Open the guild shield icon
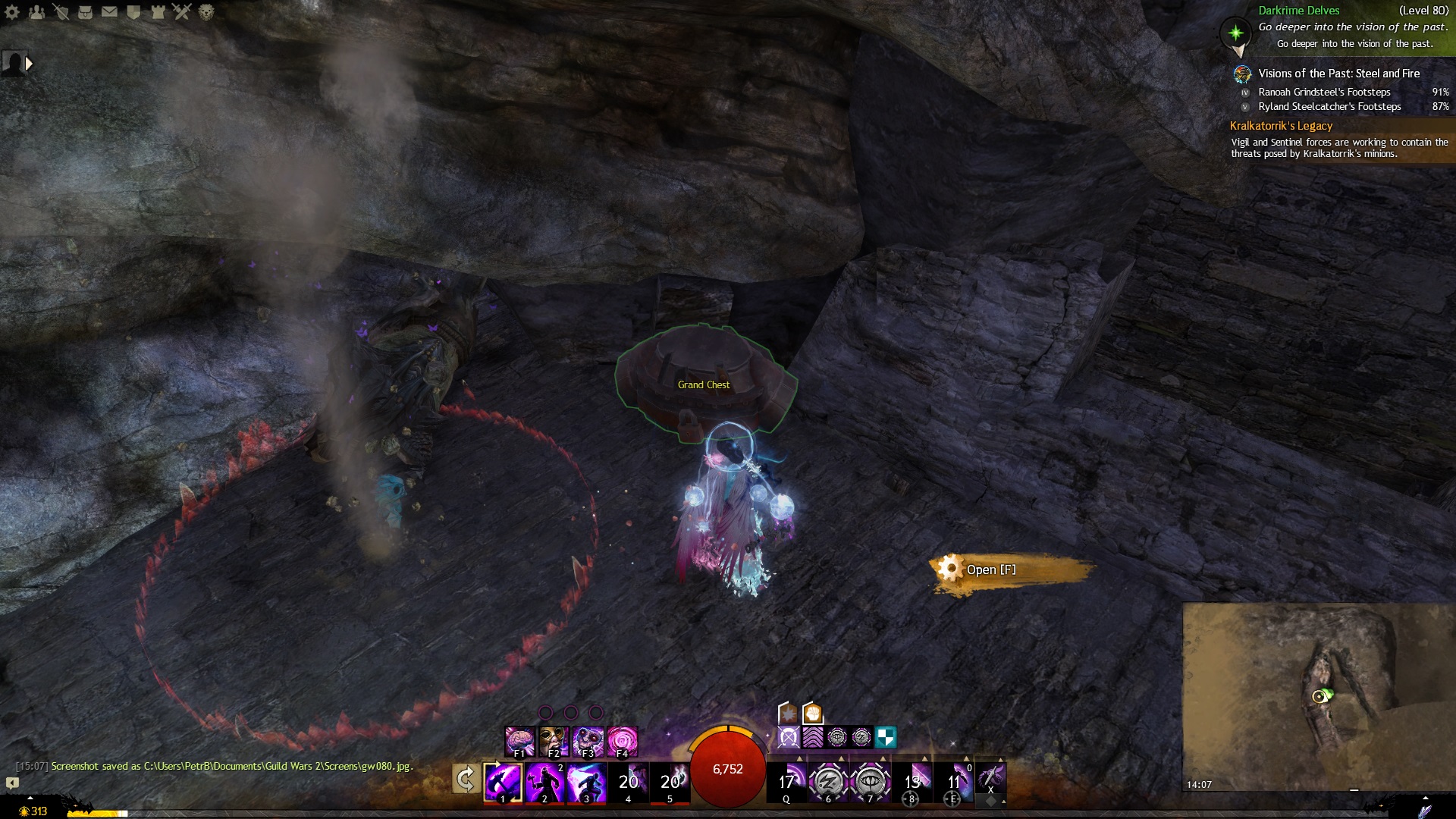1456x819 pixels. (x=133, y=11)
